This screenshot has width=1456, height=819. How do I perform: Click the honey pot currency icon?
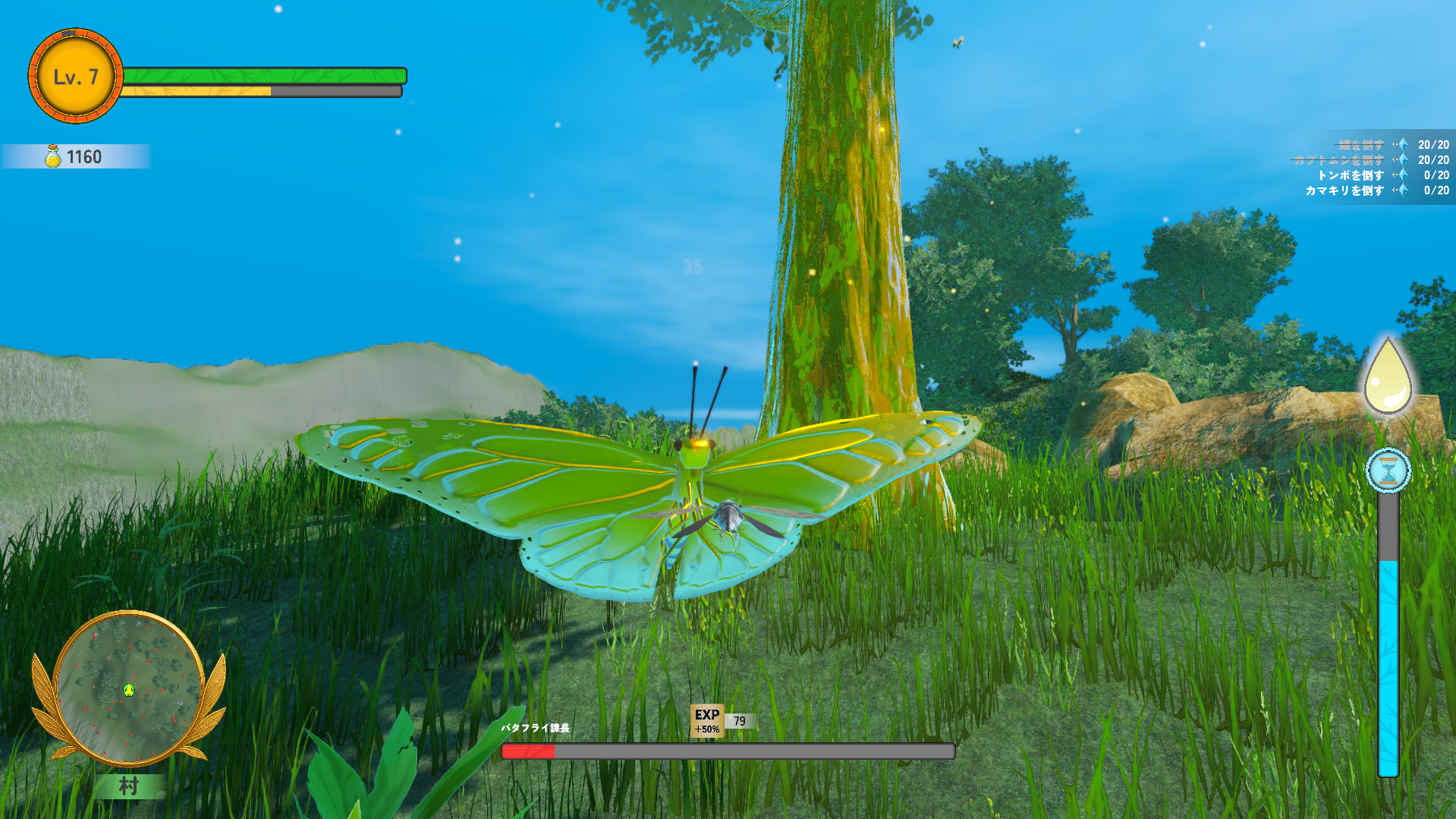tap(53, 156)
